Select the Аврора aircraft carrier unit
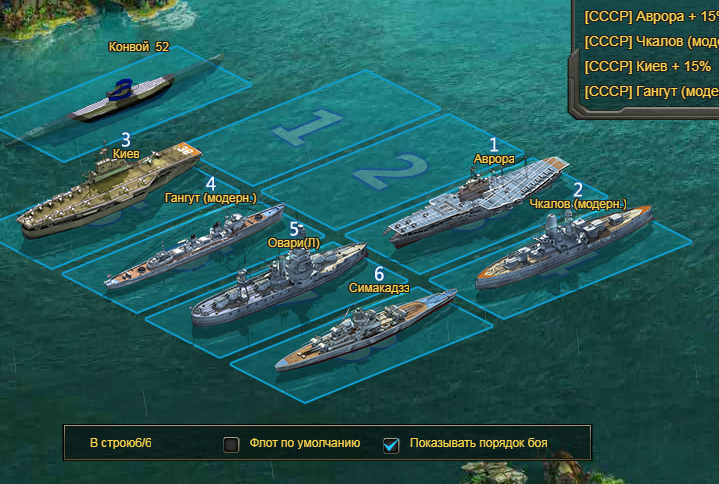The width and height of the screenshot is (719, 484). click(475, 203)
